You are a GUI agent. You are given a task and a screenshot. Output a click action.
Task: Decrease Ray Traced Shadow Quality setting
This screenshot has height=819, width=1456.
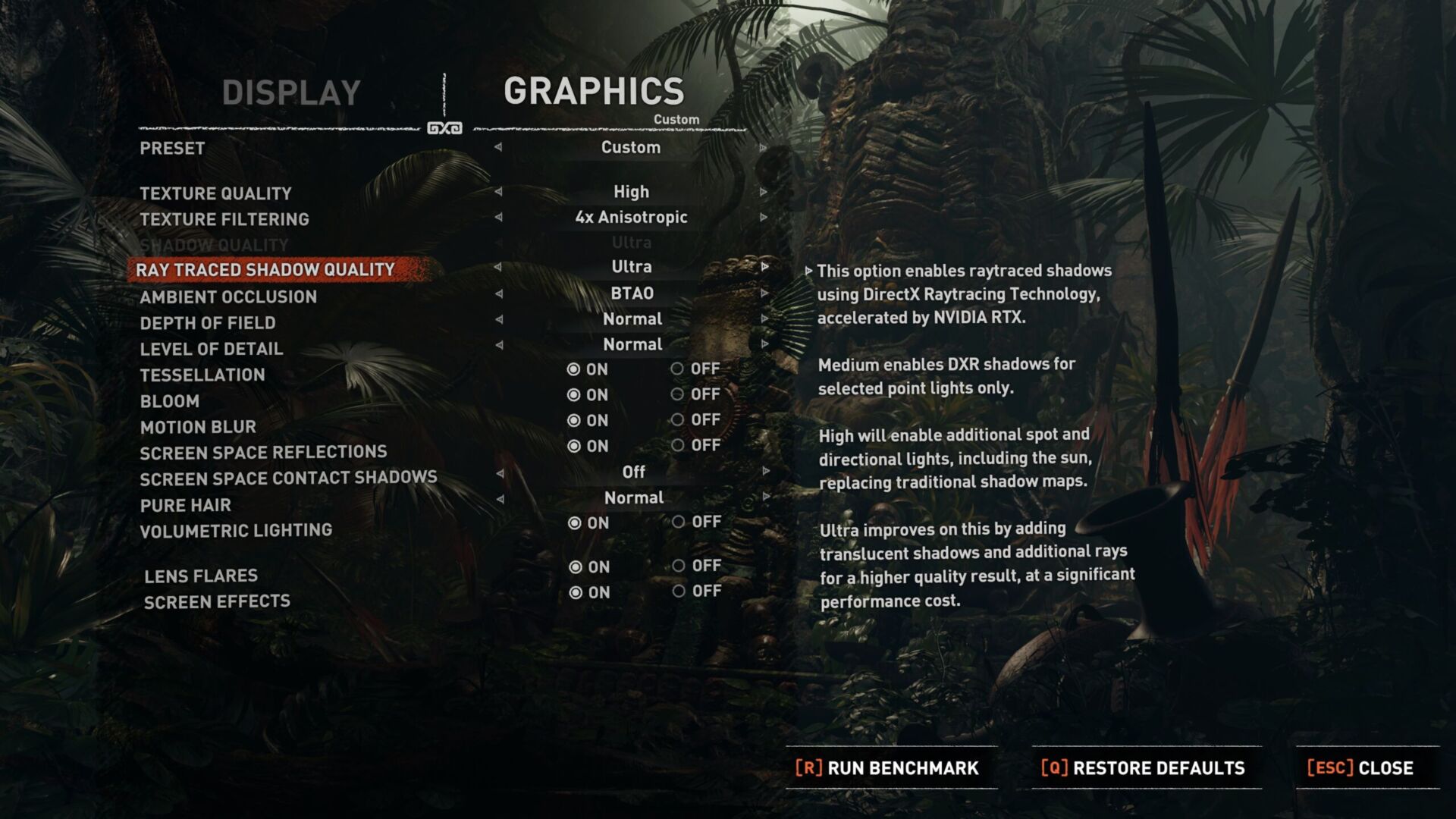pos(497,267)
